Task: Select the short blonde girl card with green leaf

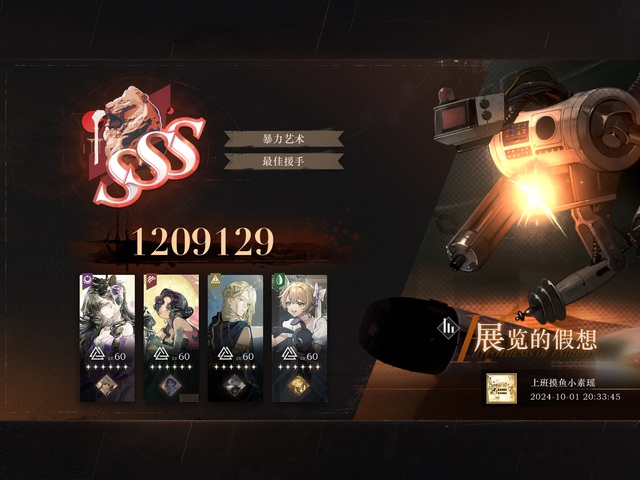Action: click(x=299, y=337)
